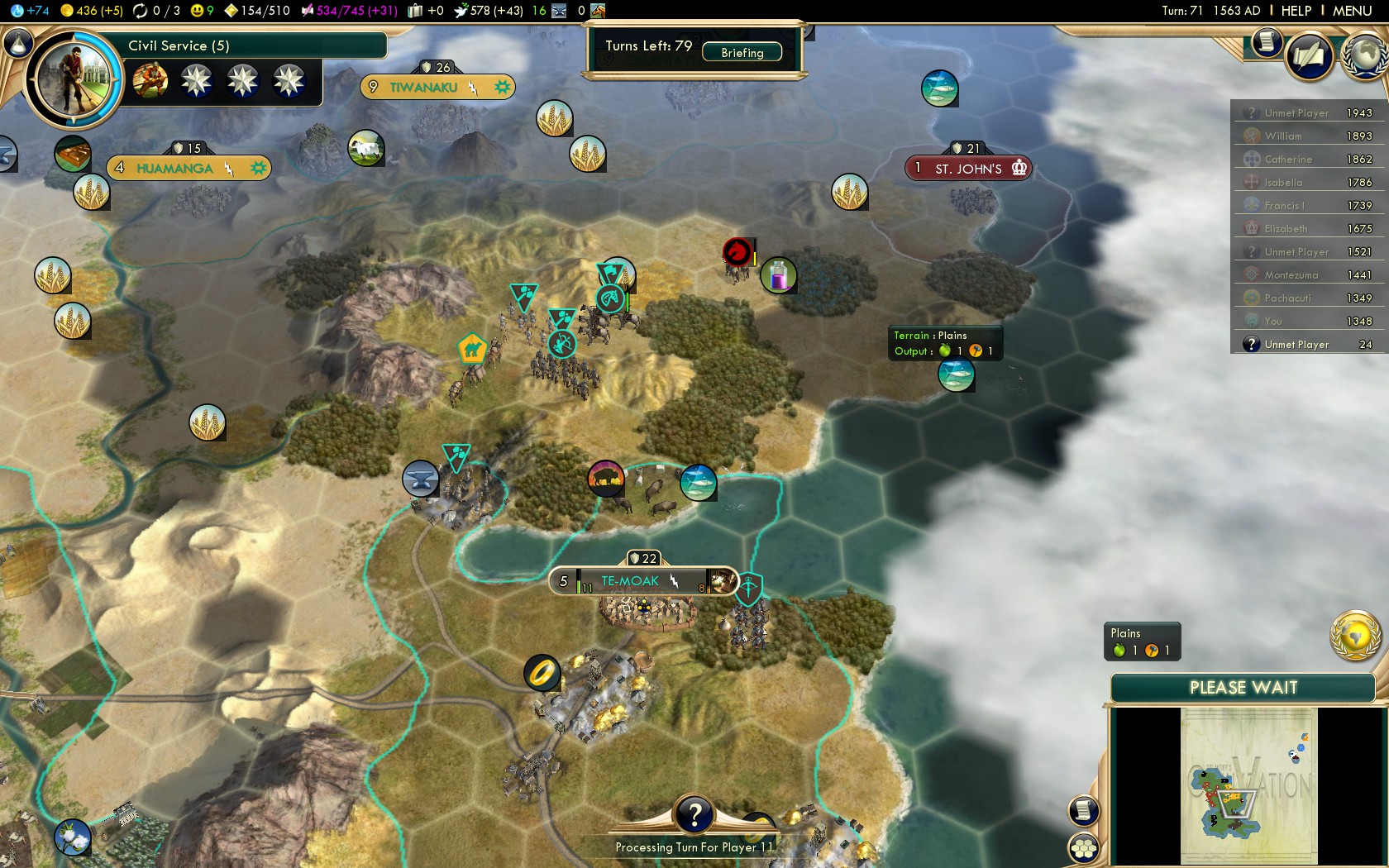The width and height of the screenshot is (1389, 868).
Task: Select the unit flag beside Te-Moak
Action: click(748, 588)
